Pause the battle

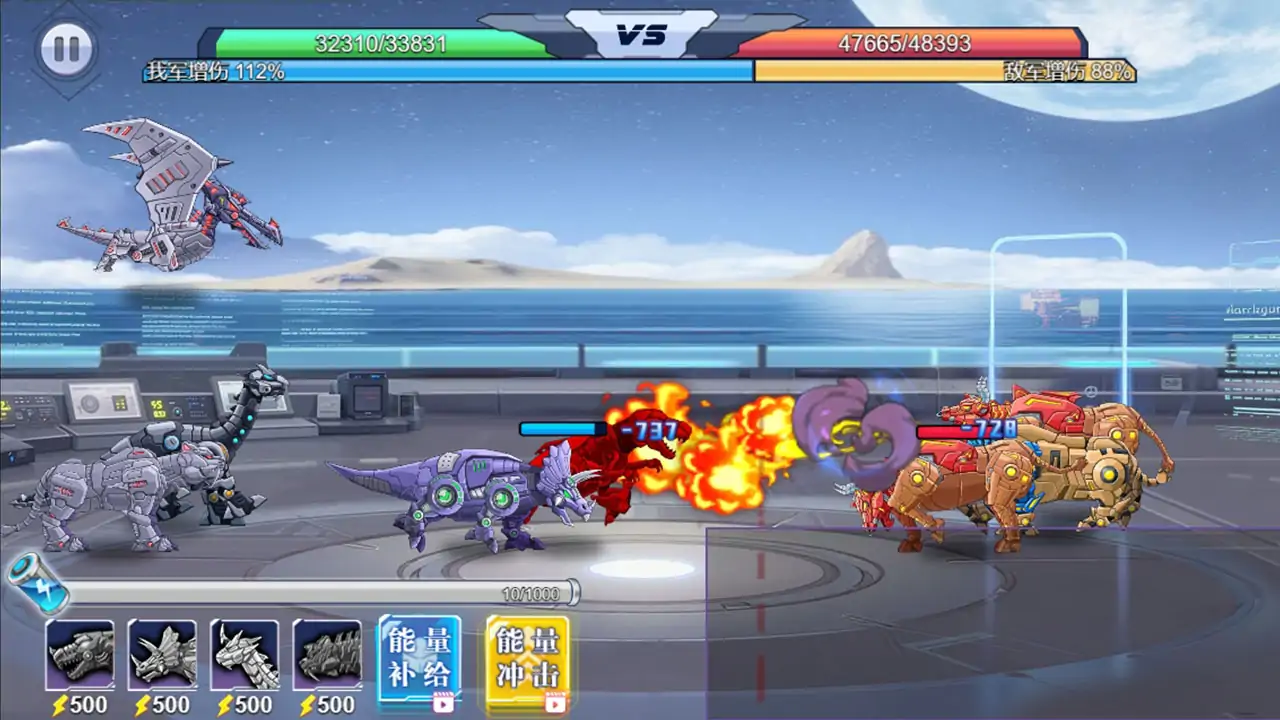(x=67, y=48)
